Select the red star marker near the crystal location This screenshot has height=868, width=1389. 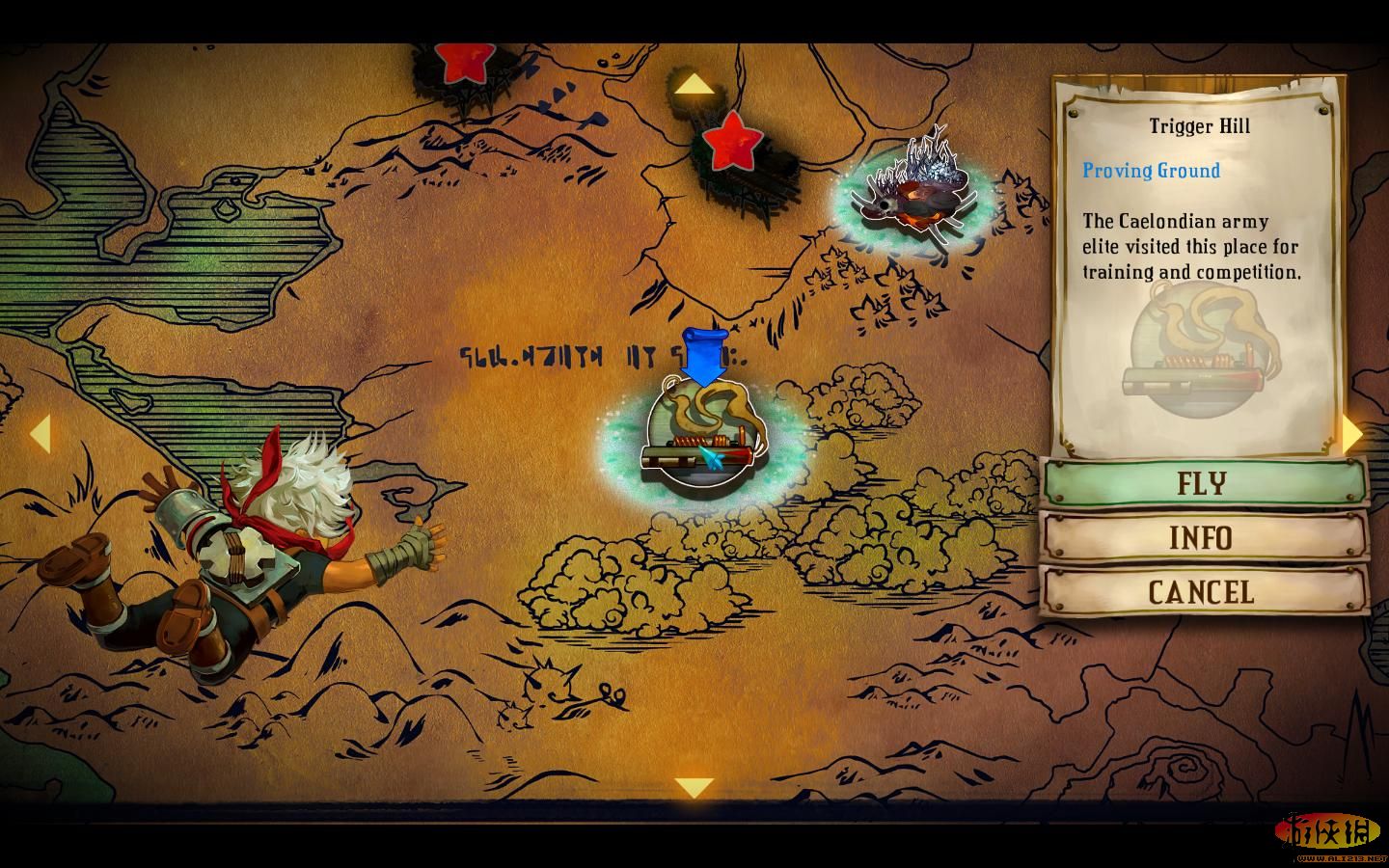coord(732,141)
